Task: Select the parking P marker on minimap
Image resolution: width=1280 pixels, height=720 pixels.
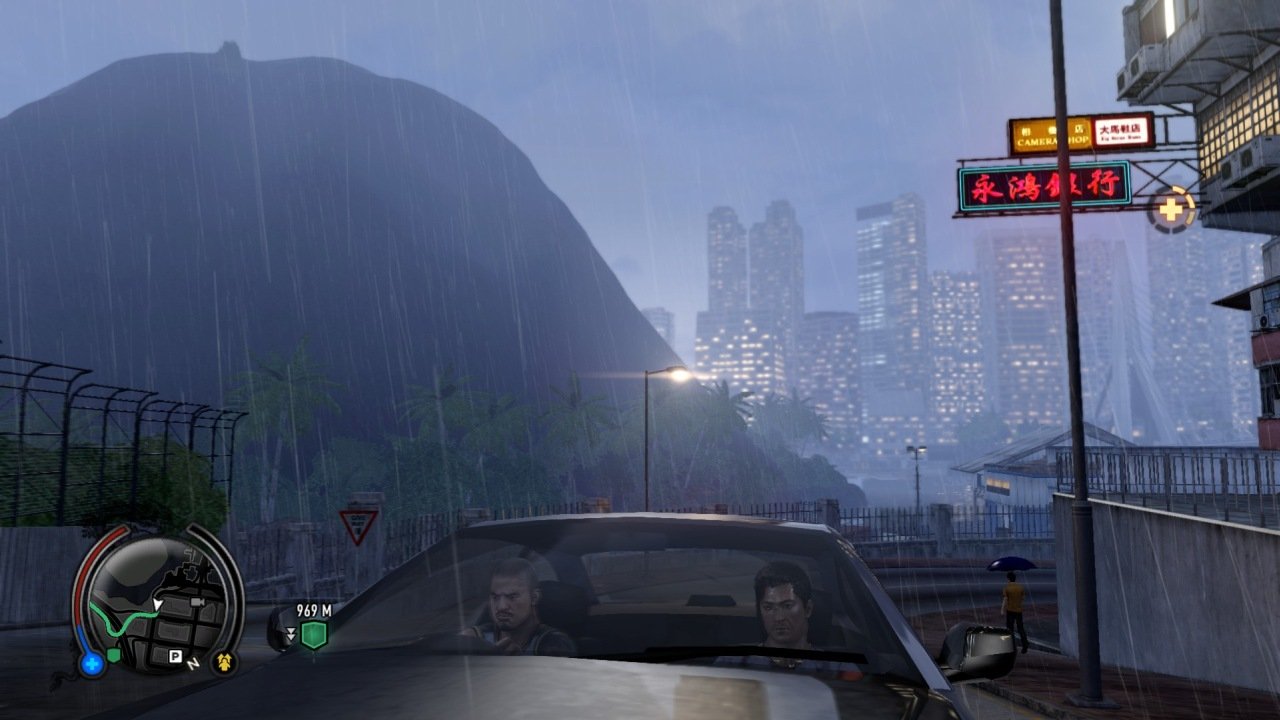Action: click(x=175, y=657)
